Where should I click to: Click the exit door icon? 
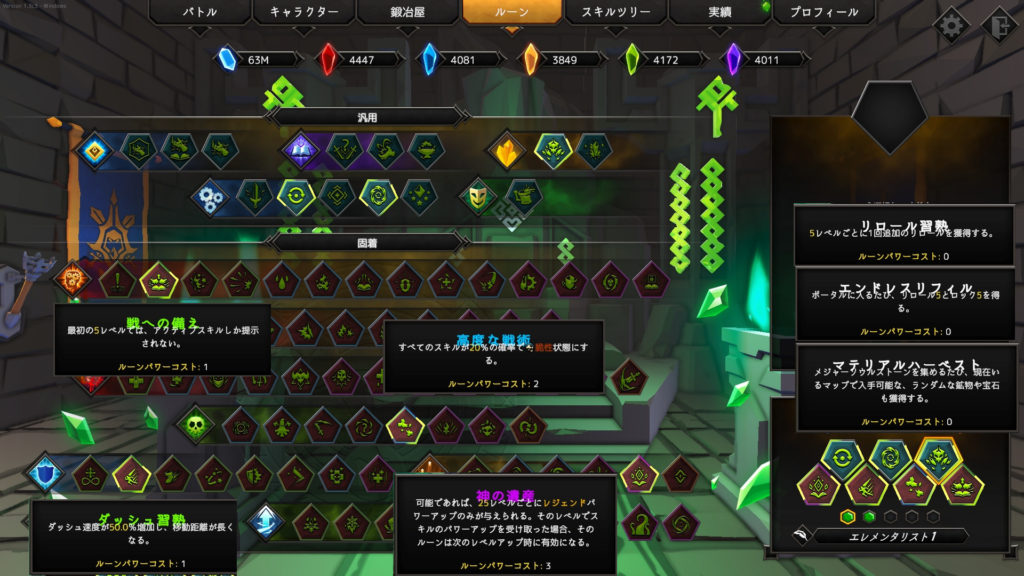point(999,25)
